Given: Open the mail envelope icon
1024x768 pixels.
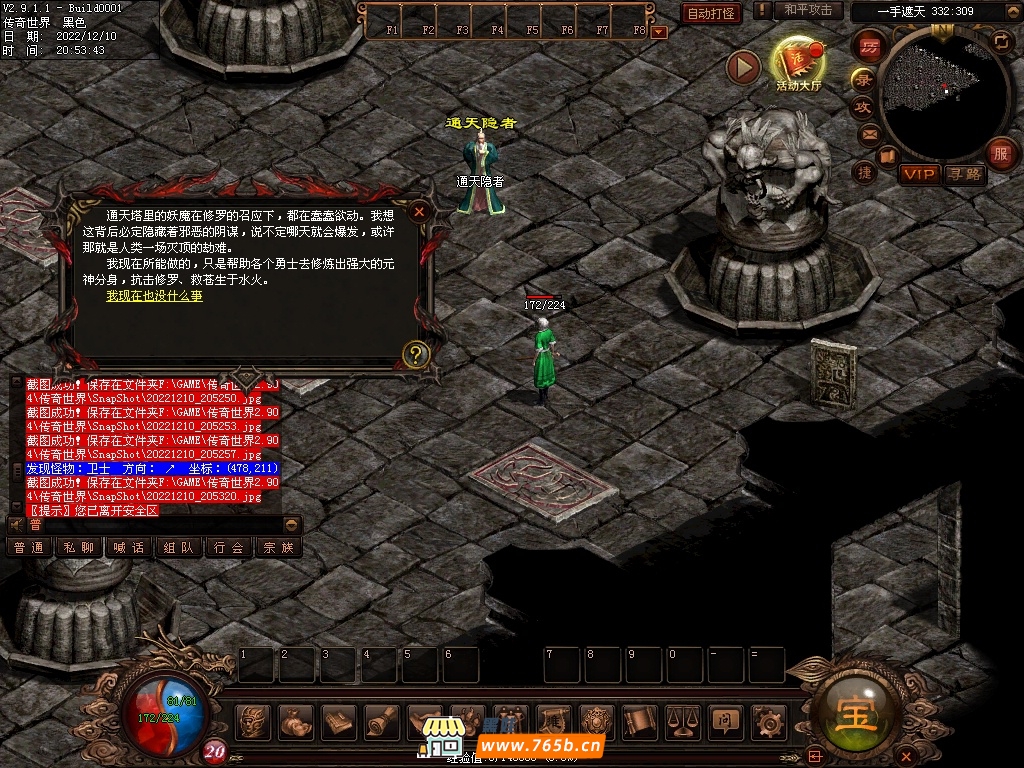Looking at the screenshot, I should tap(869, 133).
